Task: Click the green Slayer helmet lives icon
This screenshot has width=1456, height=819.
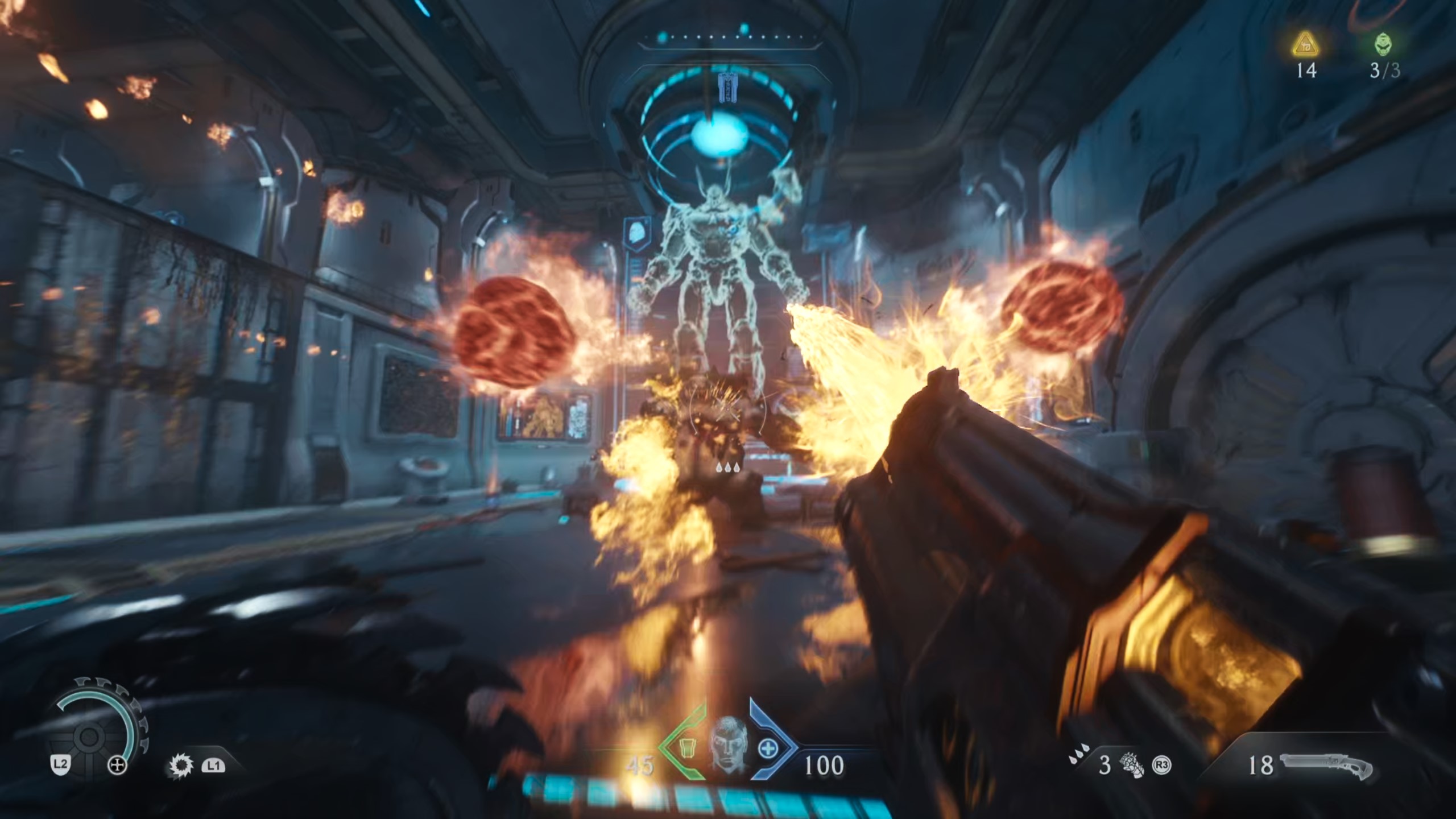Action: click(1384, 44)
